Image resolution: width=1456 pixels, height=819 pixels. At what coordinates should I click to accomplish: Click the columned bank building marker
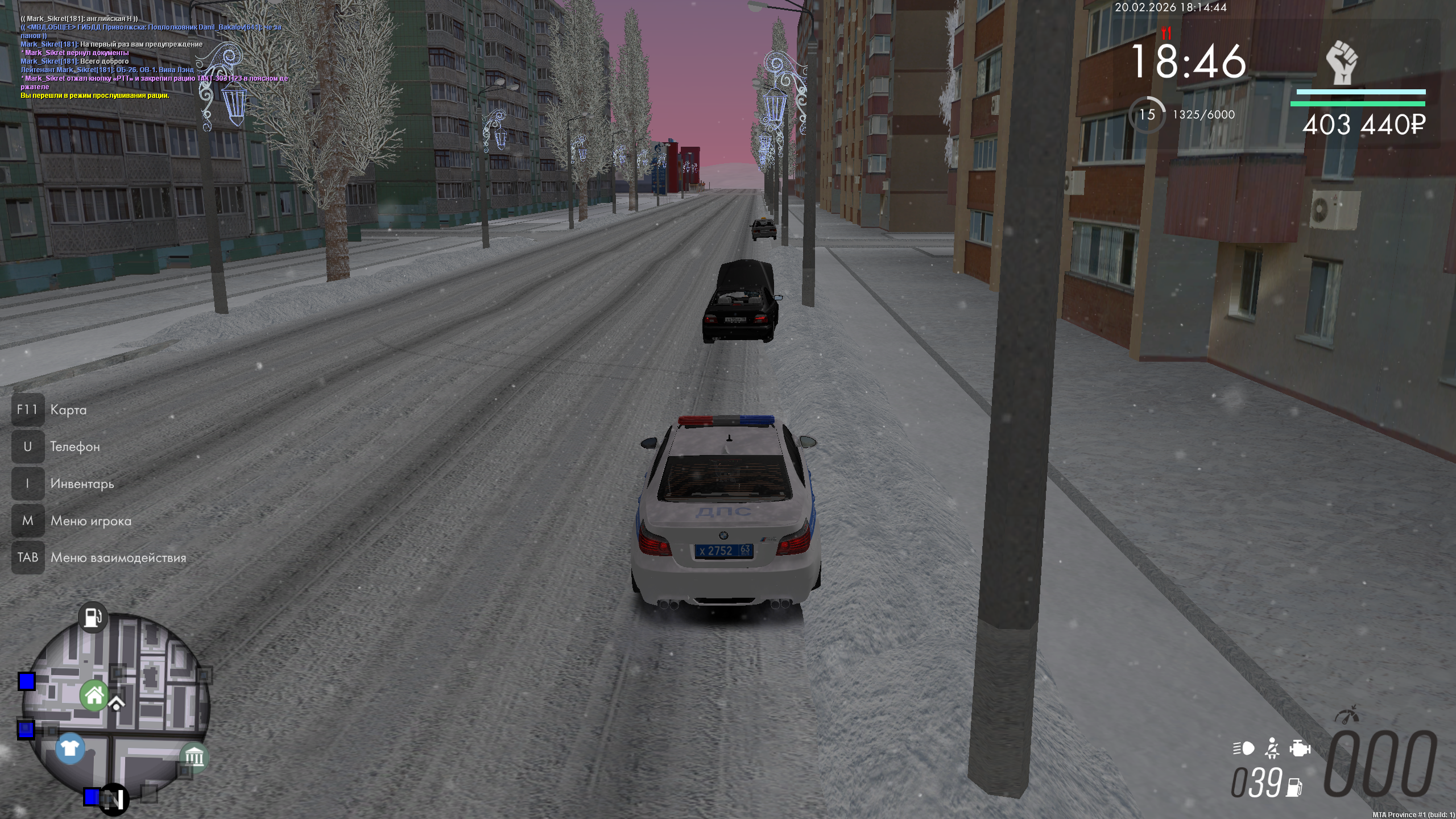[x=194, y=757]
